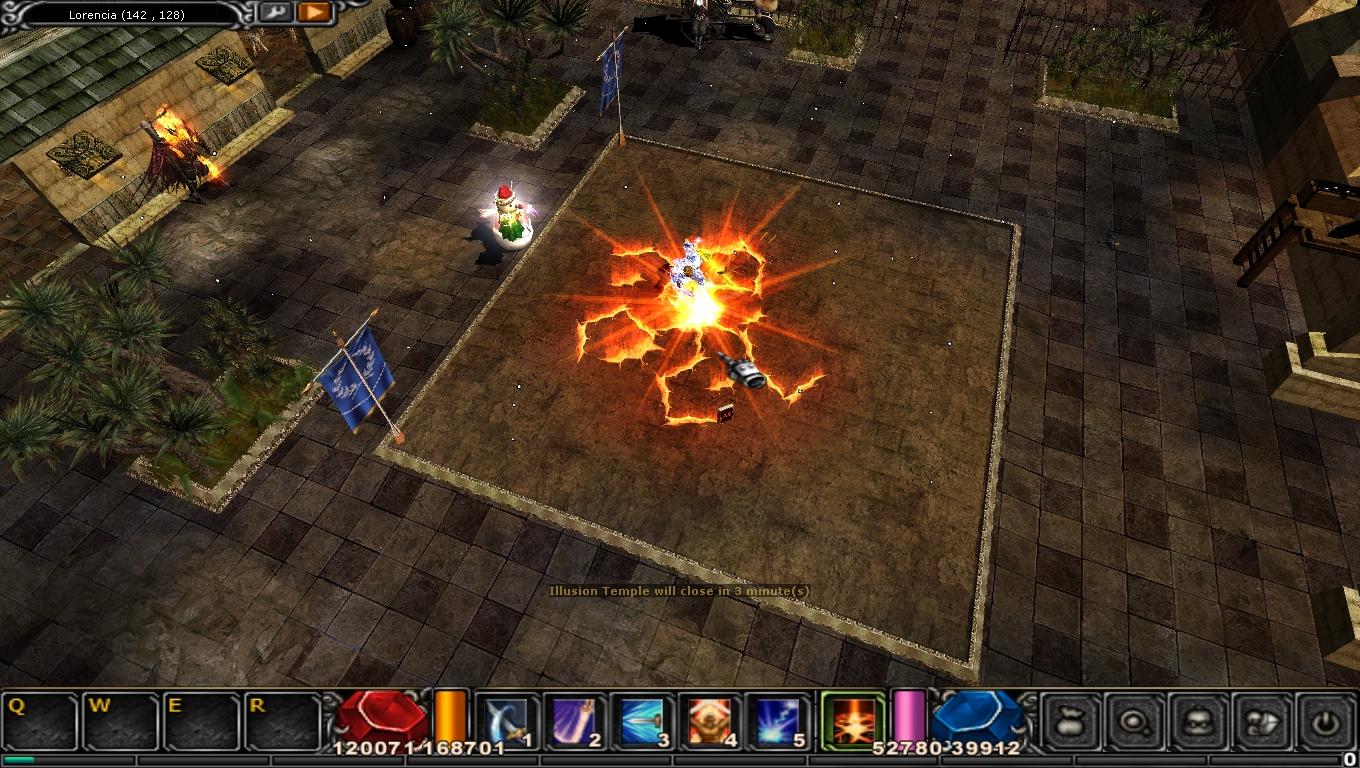Click the green-framed active fire burst skill
Viewport: 1360px width, 768px height.
pyautogui.click(x=851, y=720)
